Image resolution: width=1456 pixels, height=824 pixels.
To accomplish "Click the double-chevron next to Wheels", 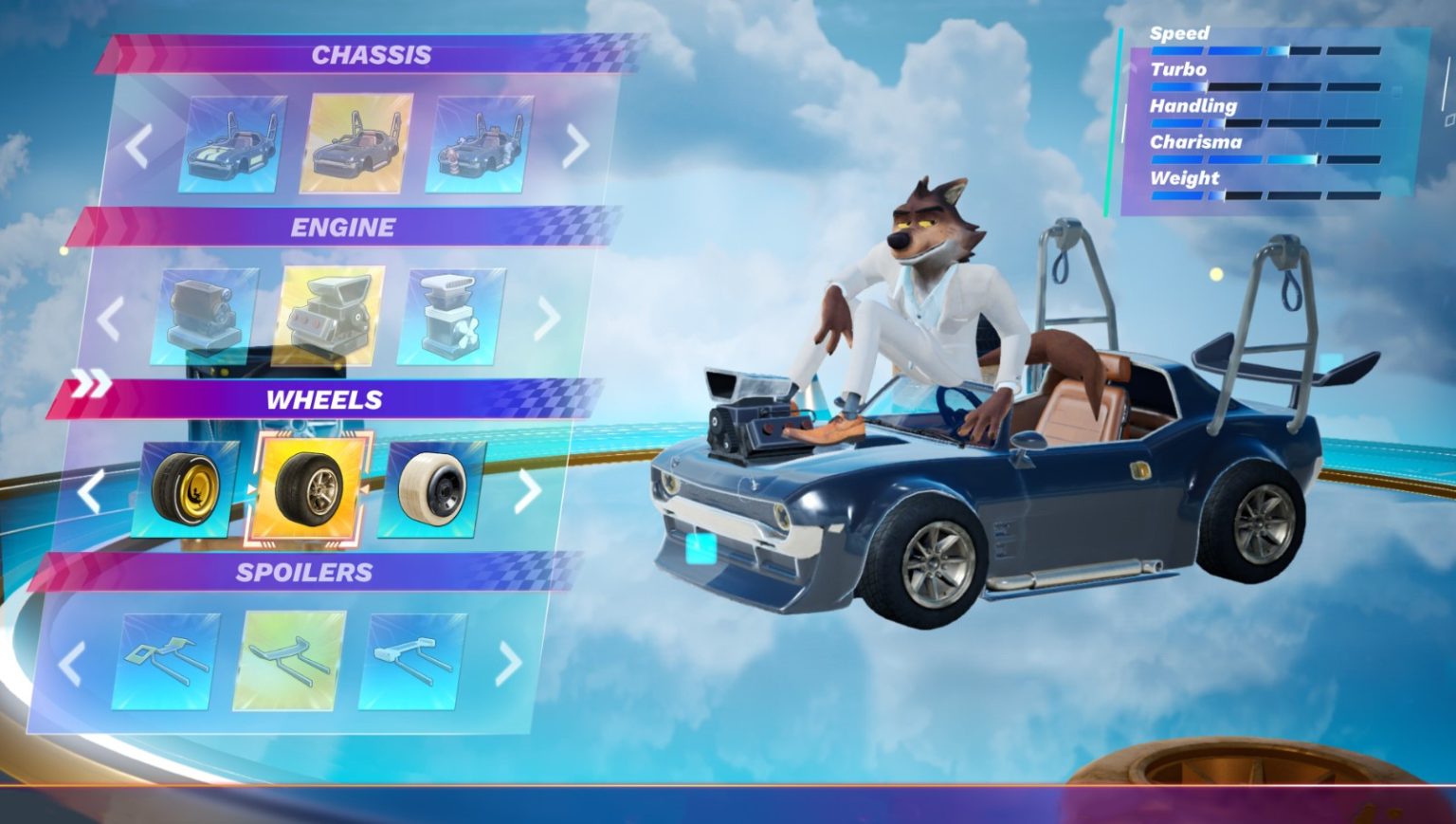I will coord(92,383).
